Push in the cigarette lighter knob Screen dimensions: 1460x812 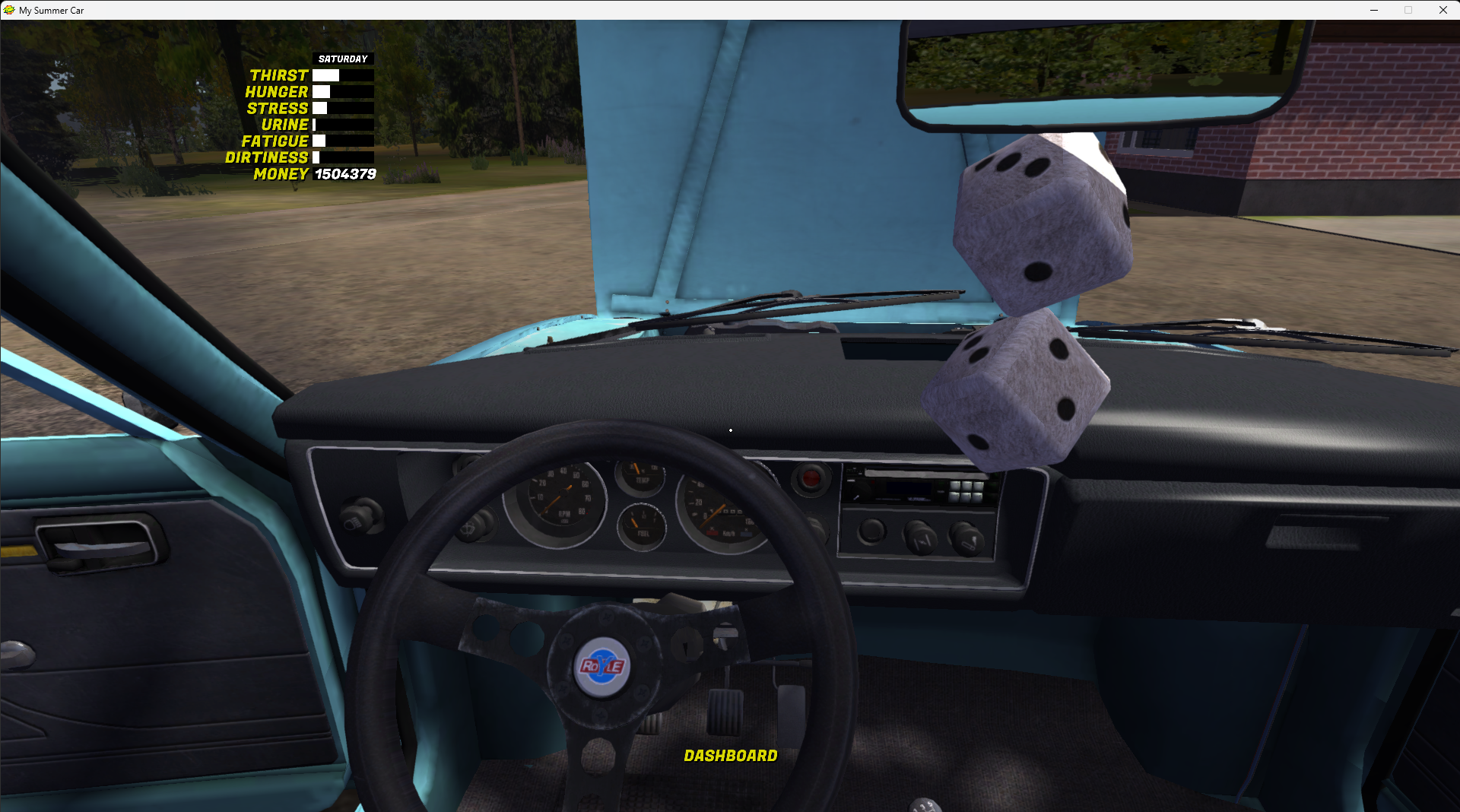[x=811, y=477]
